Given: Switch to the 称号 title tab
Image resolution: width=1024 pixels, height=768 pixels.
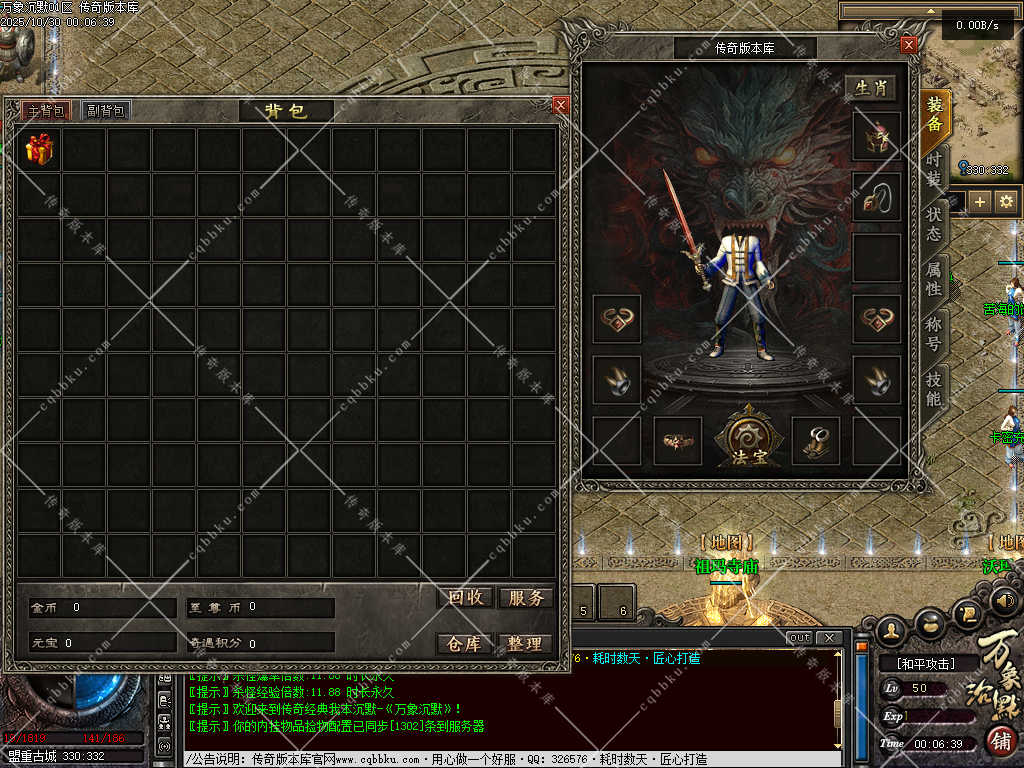Looking at the screenshot, I should point(934,334).
